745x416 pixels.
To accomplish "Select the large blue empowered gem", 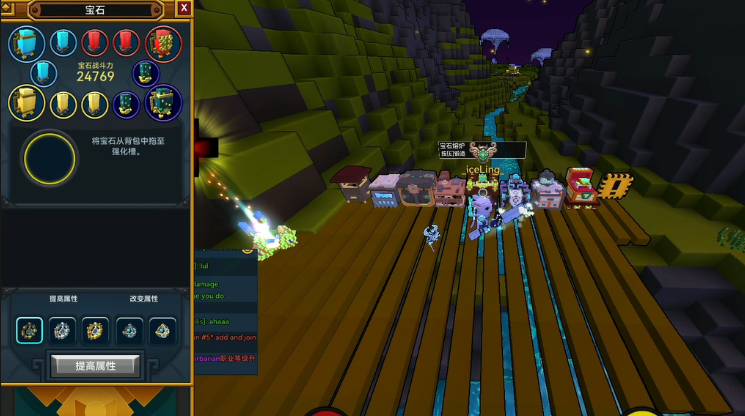I will [x=25, y=43].
